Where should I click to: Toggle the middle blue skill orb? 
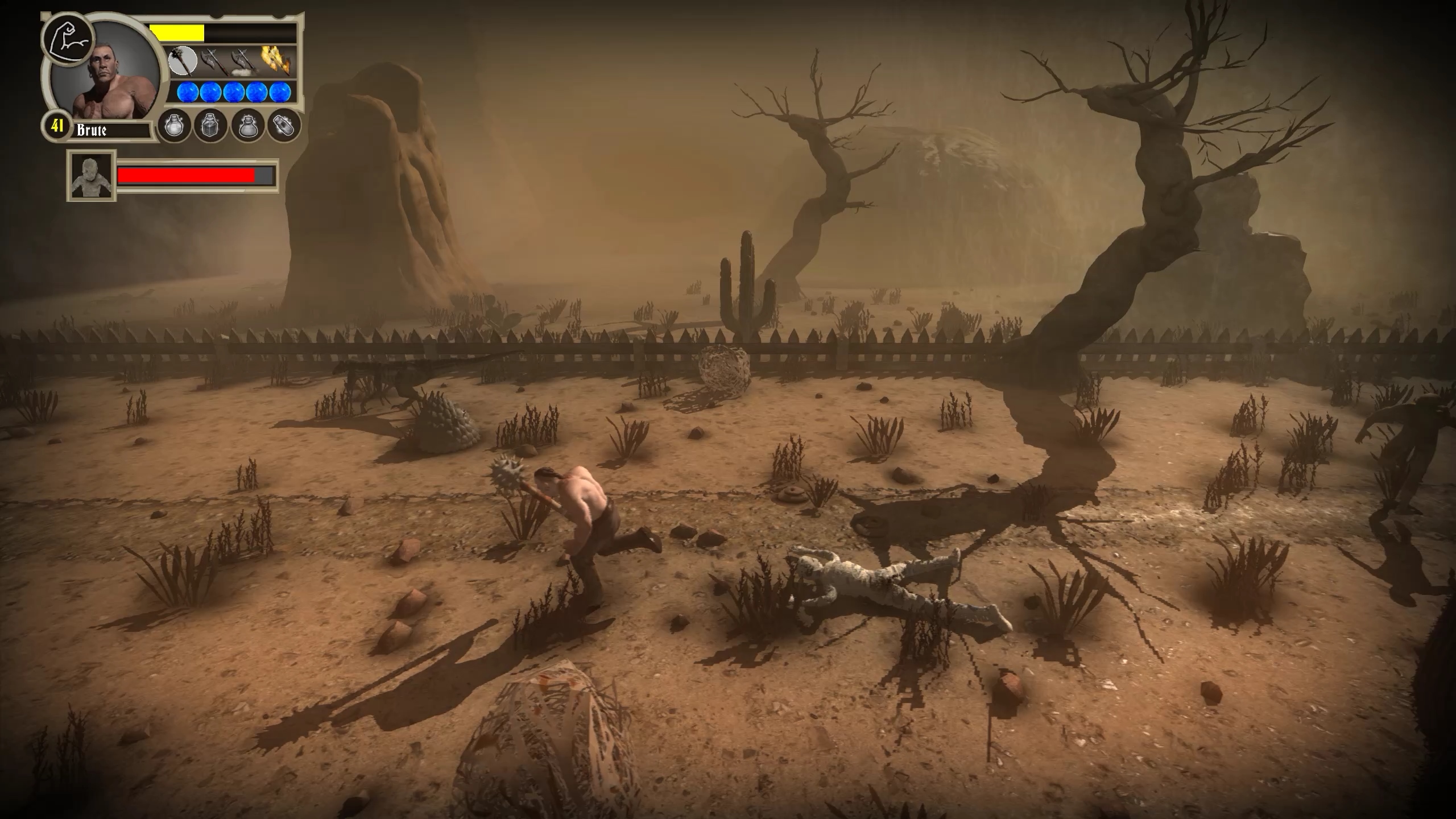pos(234,92)
